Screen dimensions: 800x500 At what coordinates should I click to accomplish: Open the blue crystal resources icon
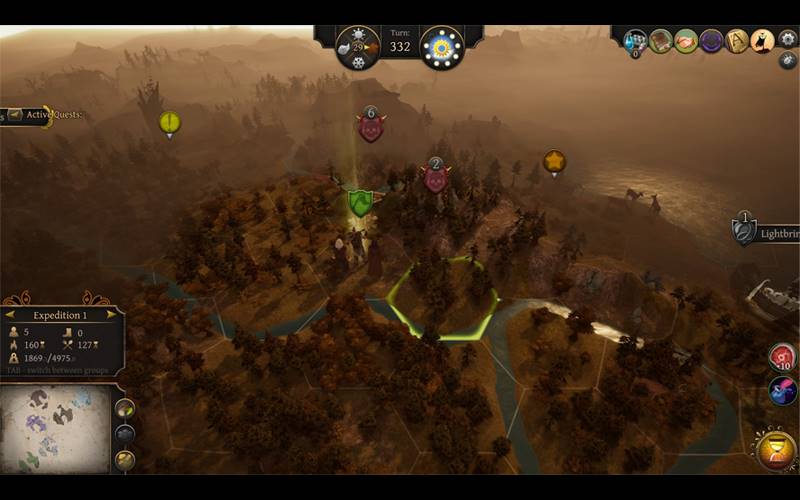coord(635,41)
